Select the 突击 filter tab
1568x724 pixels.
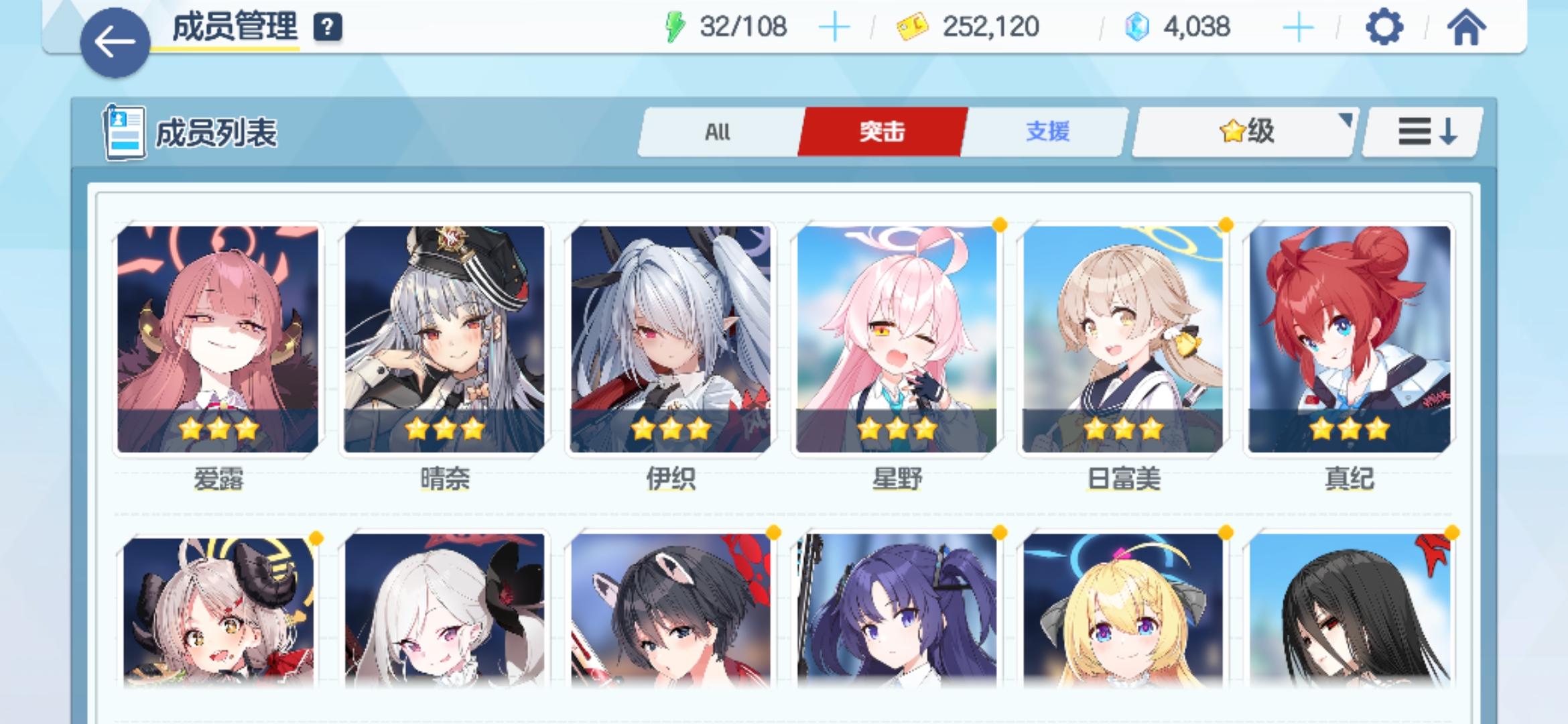point(883,133)
